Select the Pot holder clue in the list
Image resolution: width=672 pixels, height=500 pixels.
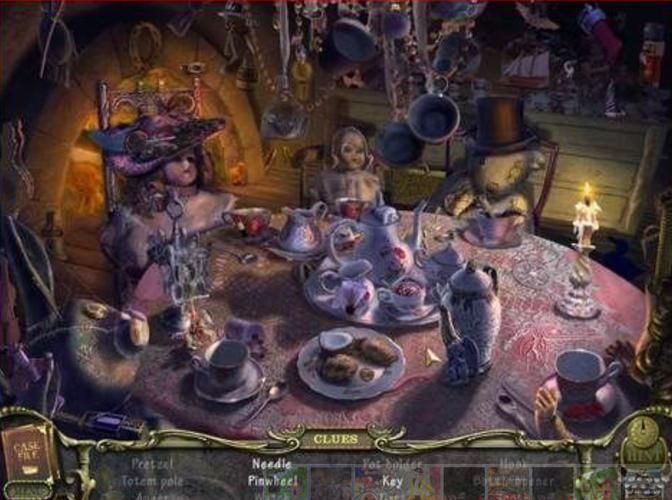click(391, 465)
